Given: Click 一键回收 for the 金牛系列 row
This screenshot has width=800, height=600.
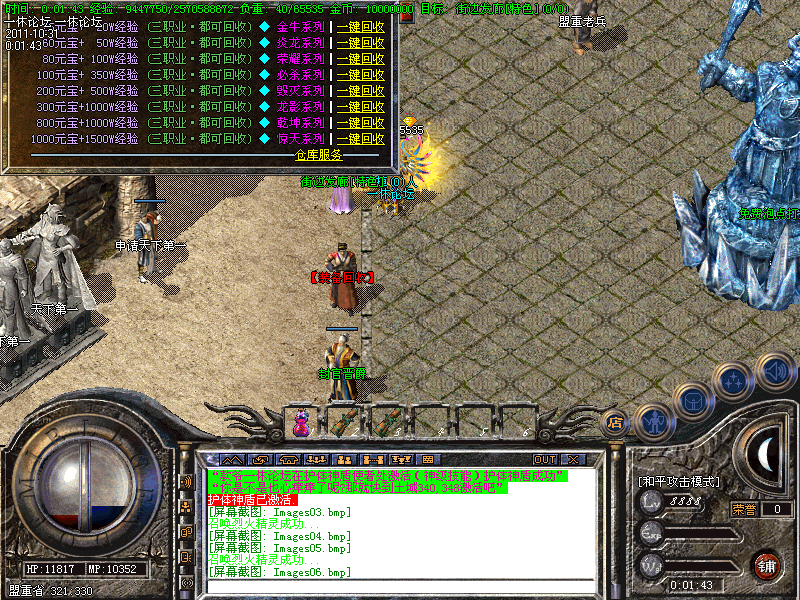Looking at the screenshot, I should 360,27.
